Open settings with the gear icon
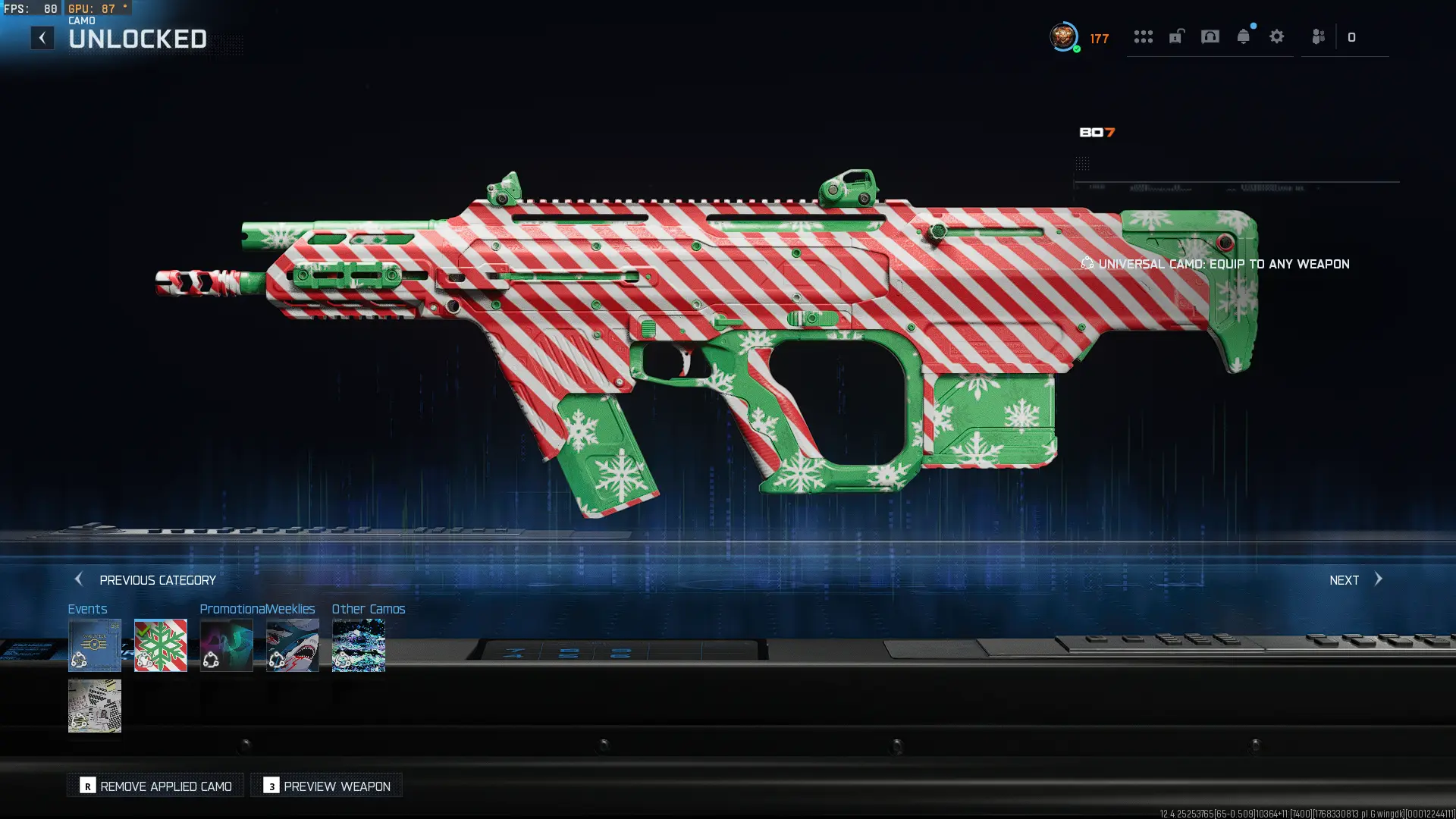Image resolution: width=1456 pixels, height=819 pixels. (1277, 36)
